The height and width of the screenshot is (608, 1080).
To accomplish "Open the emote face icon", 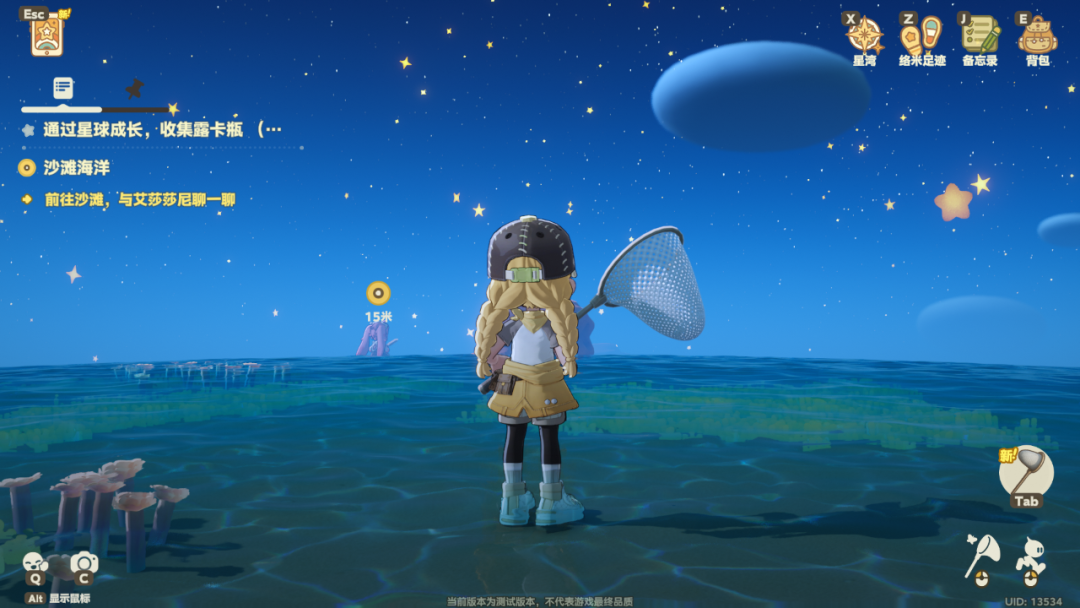I will (x=35, y=563).
